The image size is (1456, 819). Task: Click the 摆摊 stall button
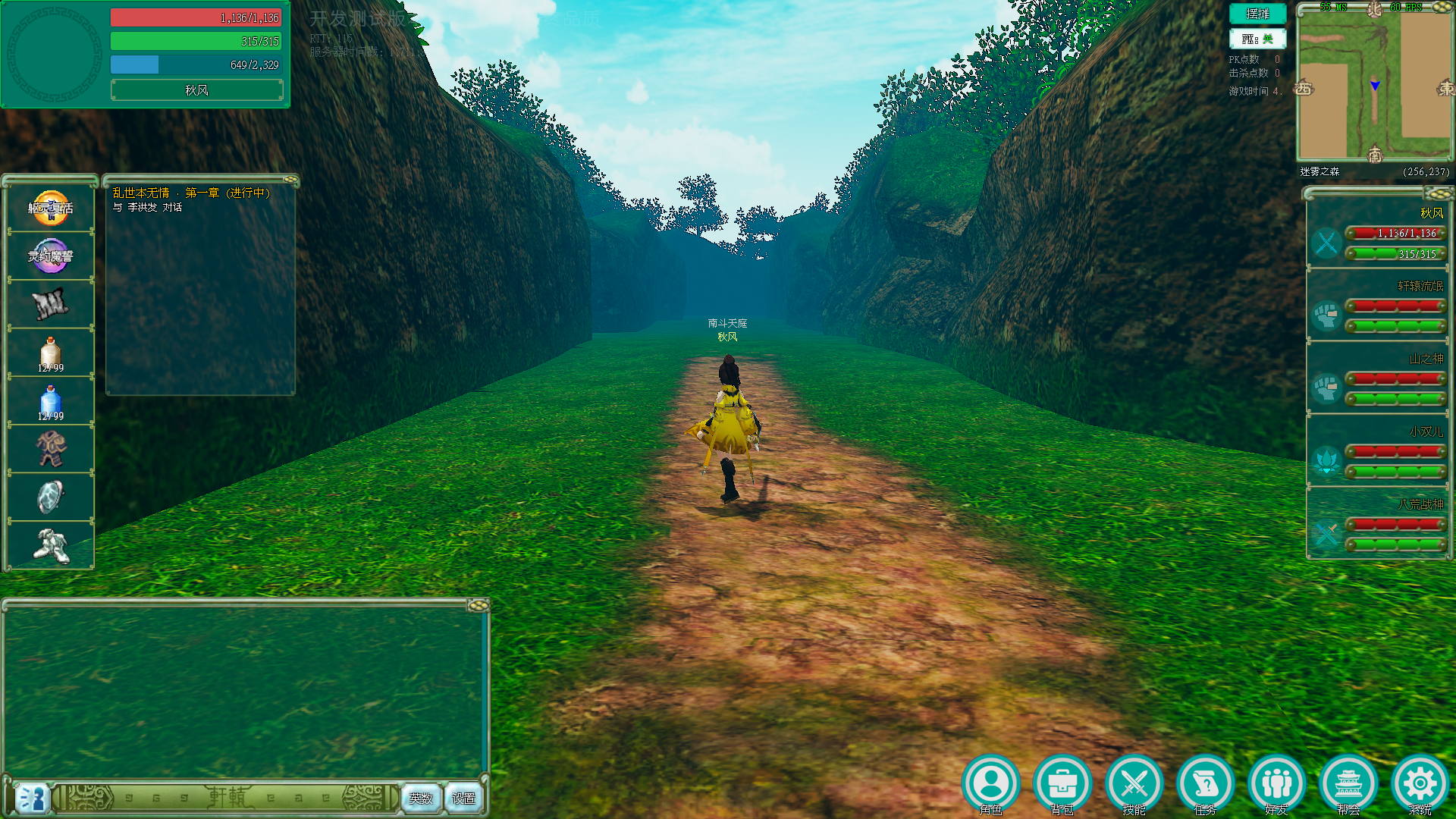(1257, 14)
